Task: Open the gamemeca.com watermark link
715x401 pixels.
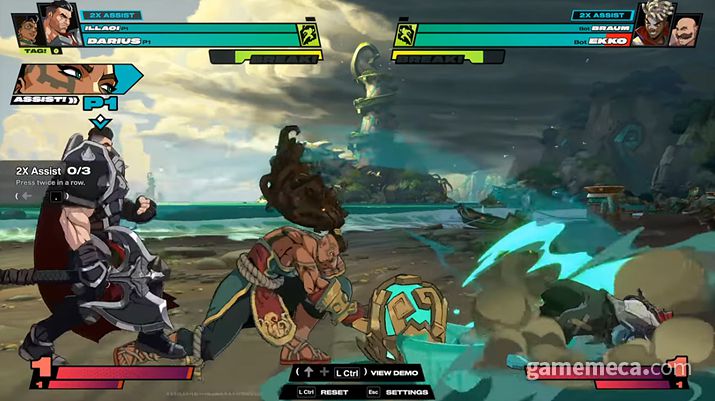Action: (607, 369)
